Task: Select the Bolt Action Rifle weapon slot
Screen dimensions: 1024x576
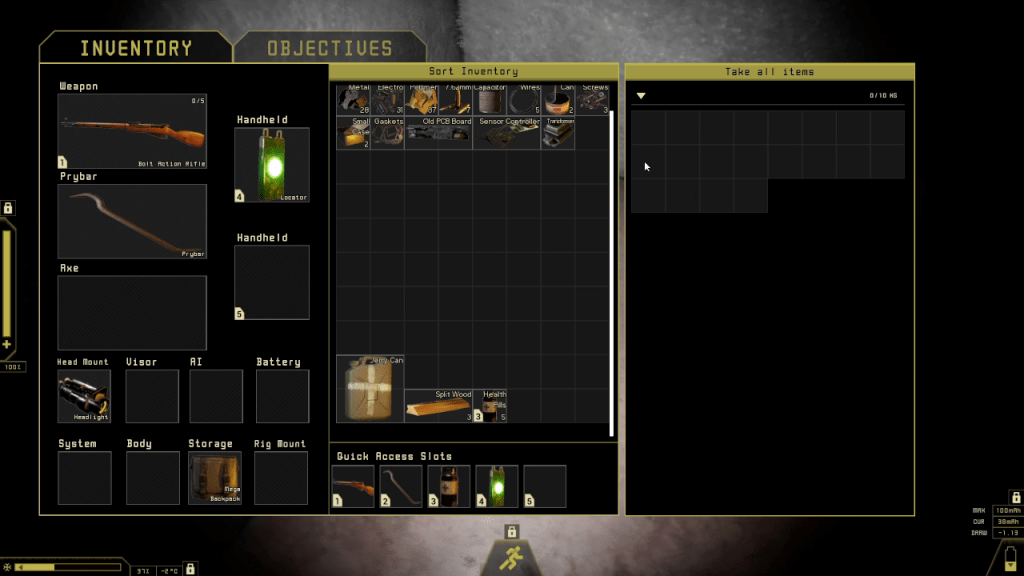Action: (x=132, y=131)
